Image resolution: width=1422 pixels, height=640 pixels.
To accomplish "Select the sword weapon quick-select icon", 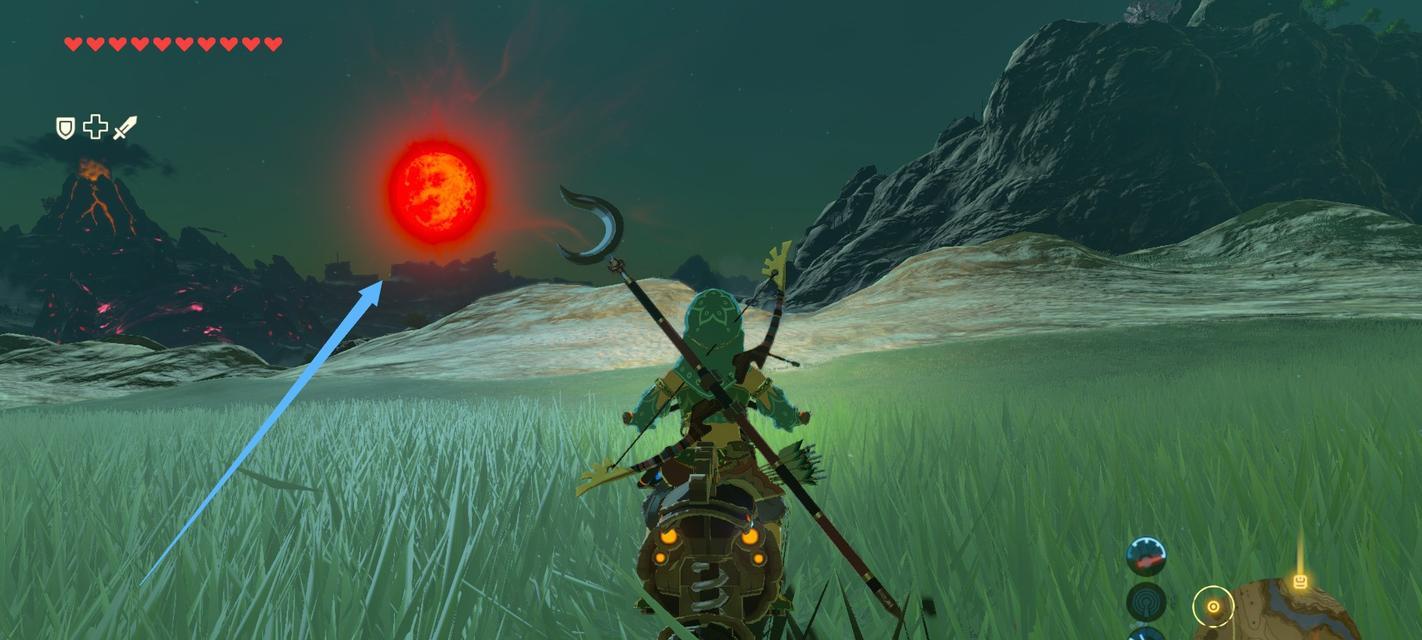I will 125,127.
